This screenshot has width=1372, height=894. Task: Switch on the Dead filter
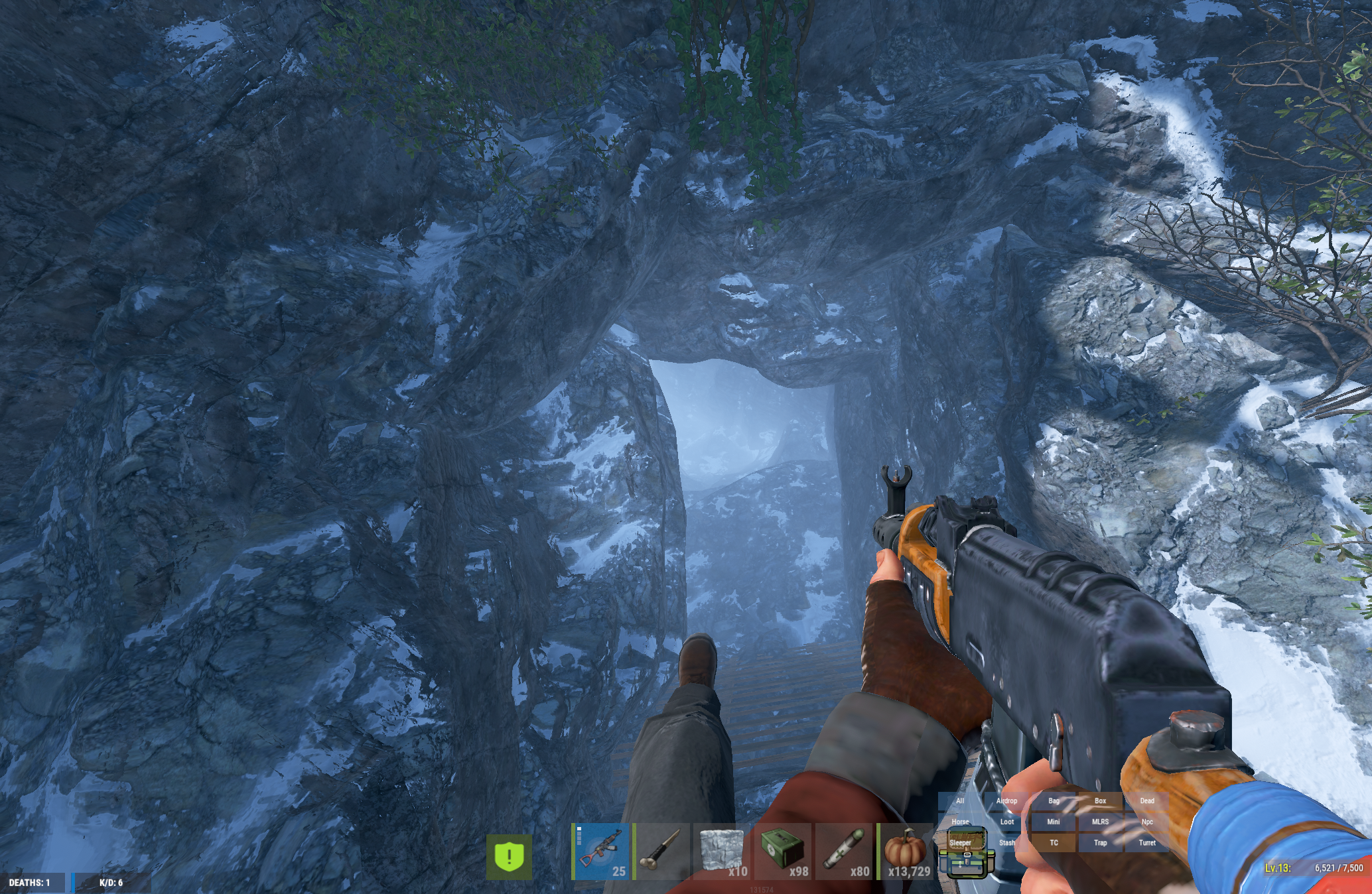pyautogui.click(x=1147, y=801)
